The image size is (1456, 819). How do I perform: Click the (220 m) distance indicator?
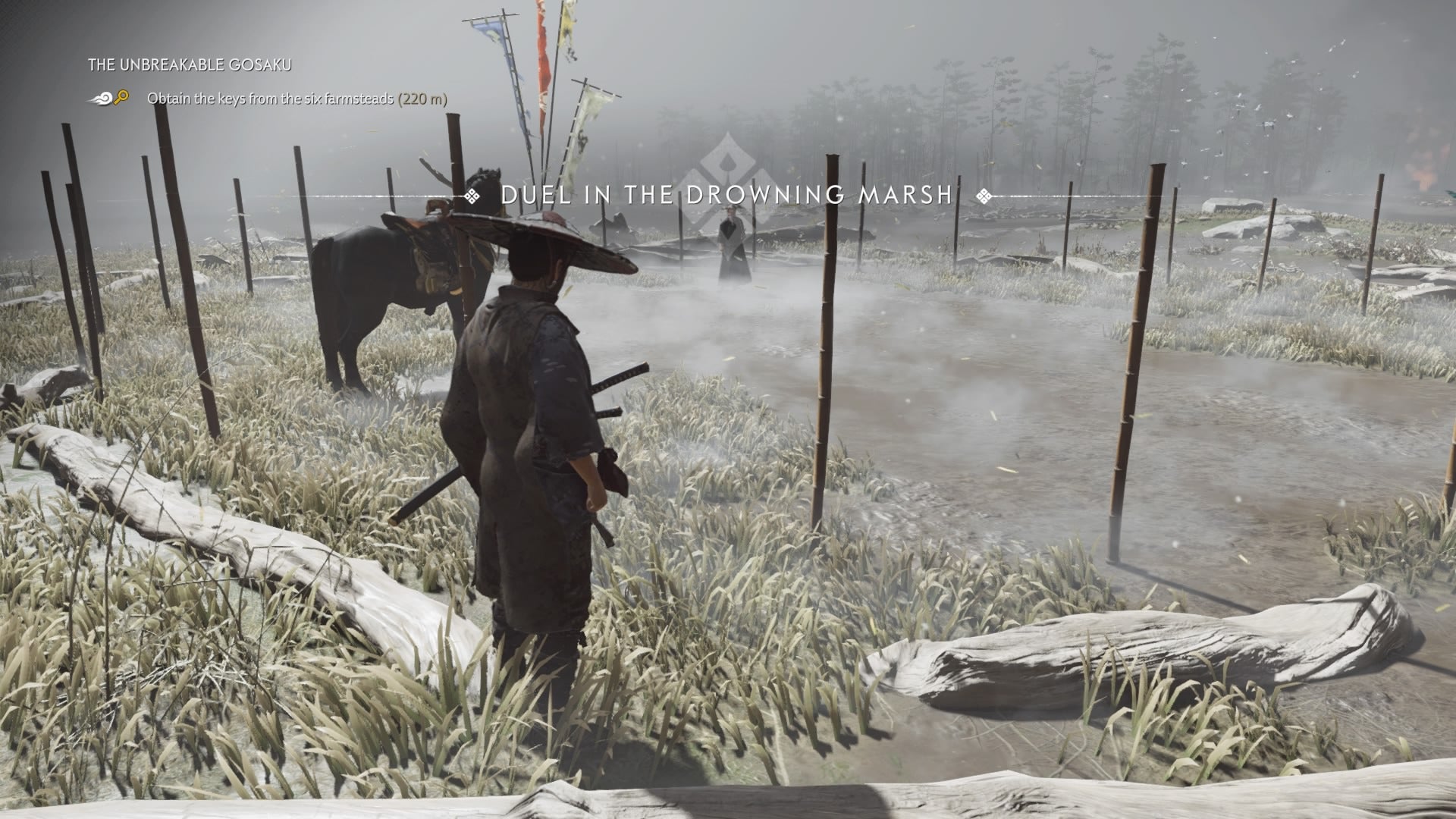422,99
